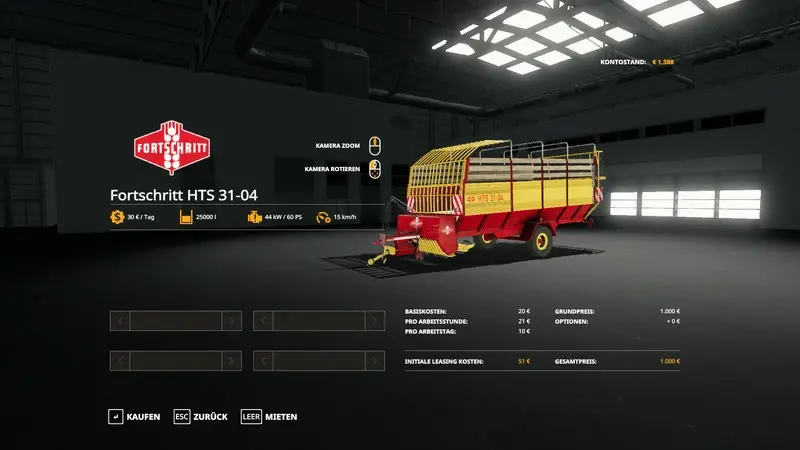Viewport: 800px width, 450px height.
Task: Lease the wagon via MIETEN
Action: pos(270,416)
